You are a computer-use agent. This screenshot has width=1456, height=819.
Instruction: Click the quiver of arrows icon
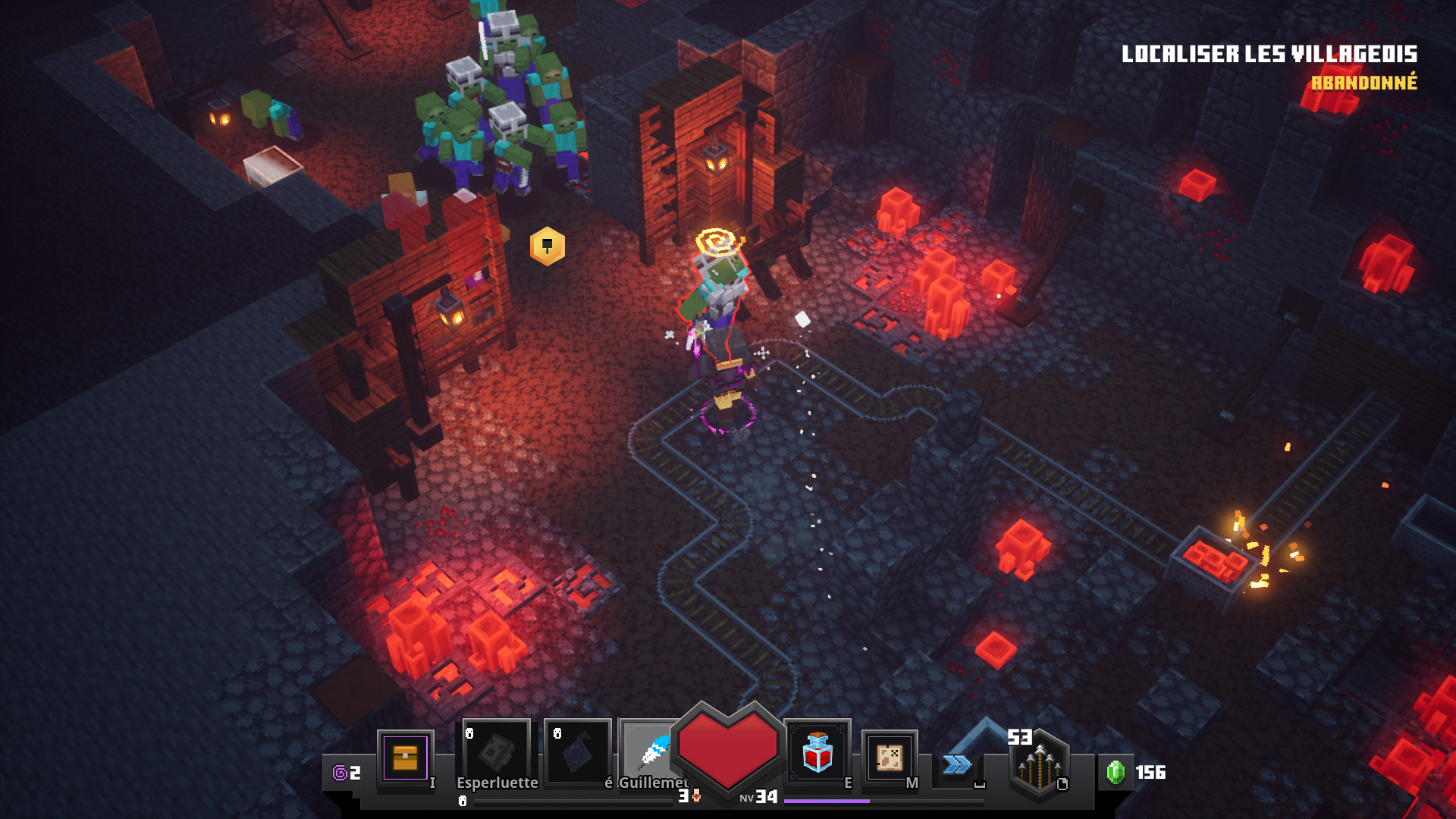pos(1039,766)
